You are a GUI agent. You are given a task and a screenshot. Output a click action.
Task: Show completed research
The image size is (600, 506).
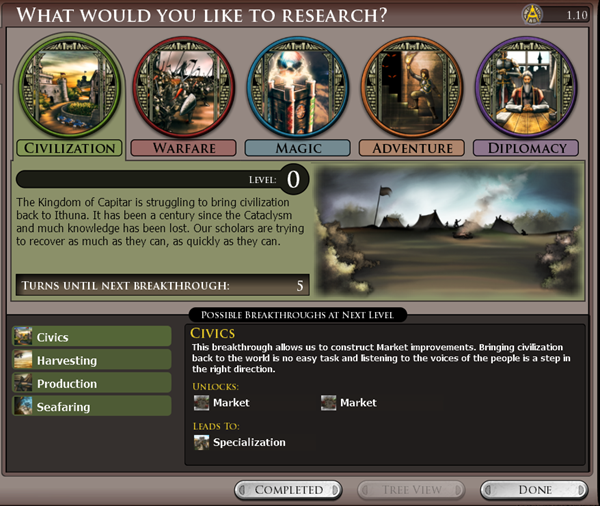click(288, 490)
